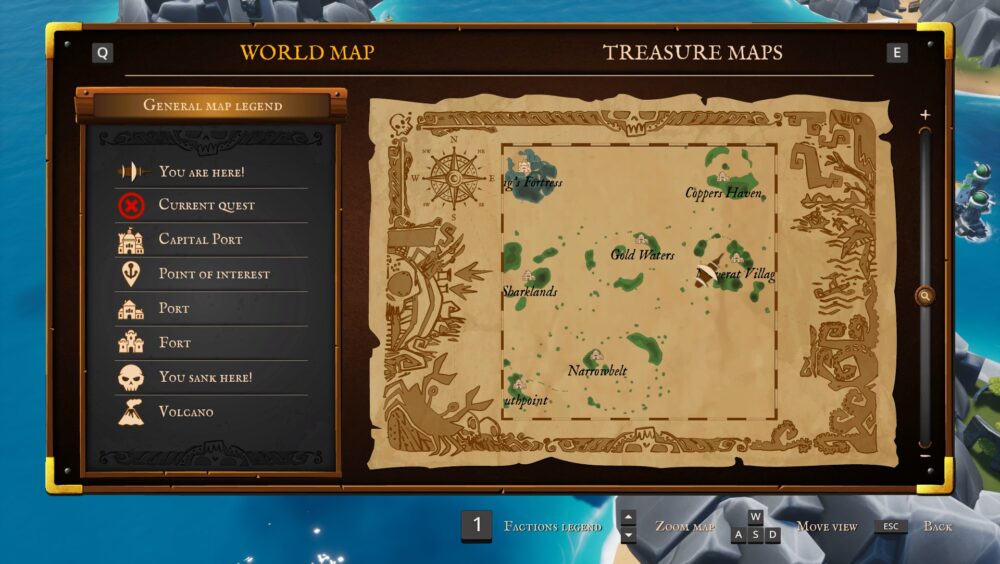Zoom out with the minus button

[x=925, y=456]
